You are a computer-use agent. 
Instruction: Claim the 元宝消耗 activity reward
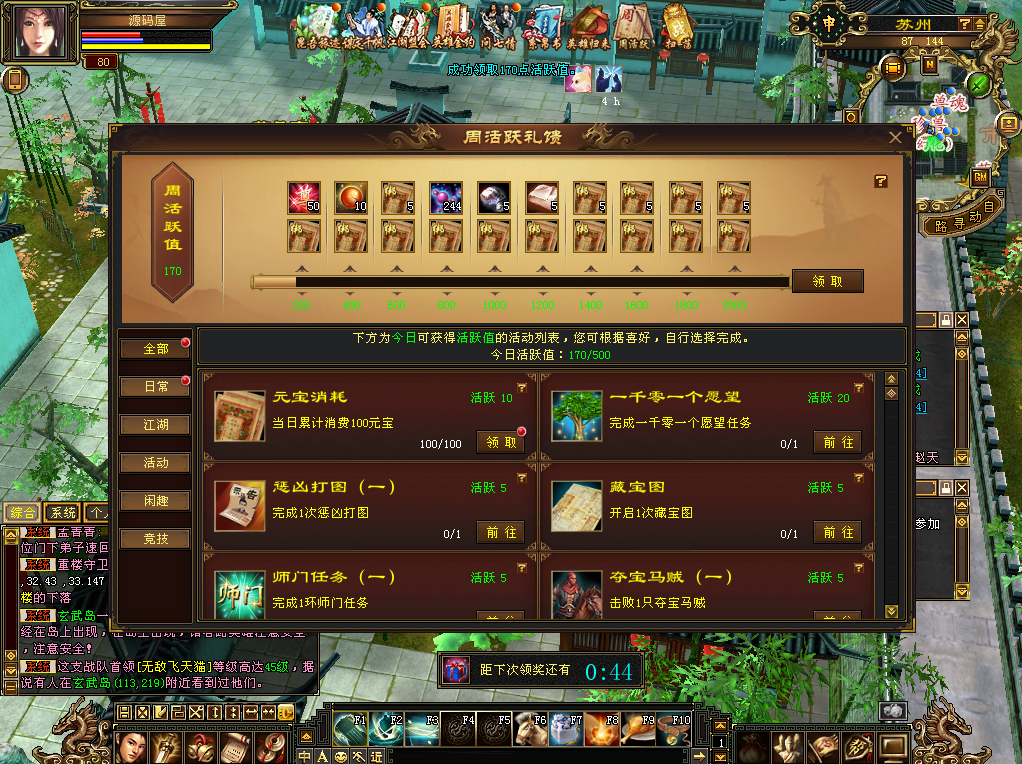coord(500,442)
